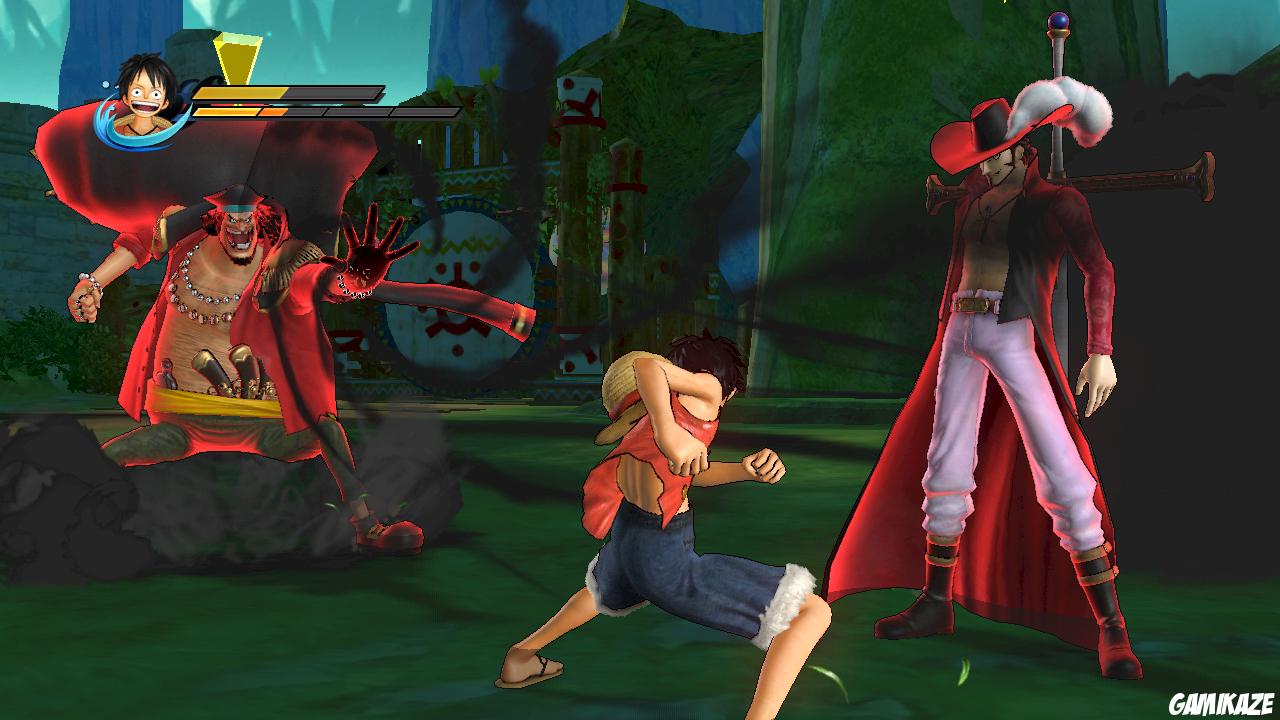The height and width of the screenshot is (720, 1280).
Task: Click the GAMIKAZE watermark text
Action: [1222, 700]
